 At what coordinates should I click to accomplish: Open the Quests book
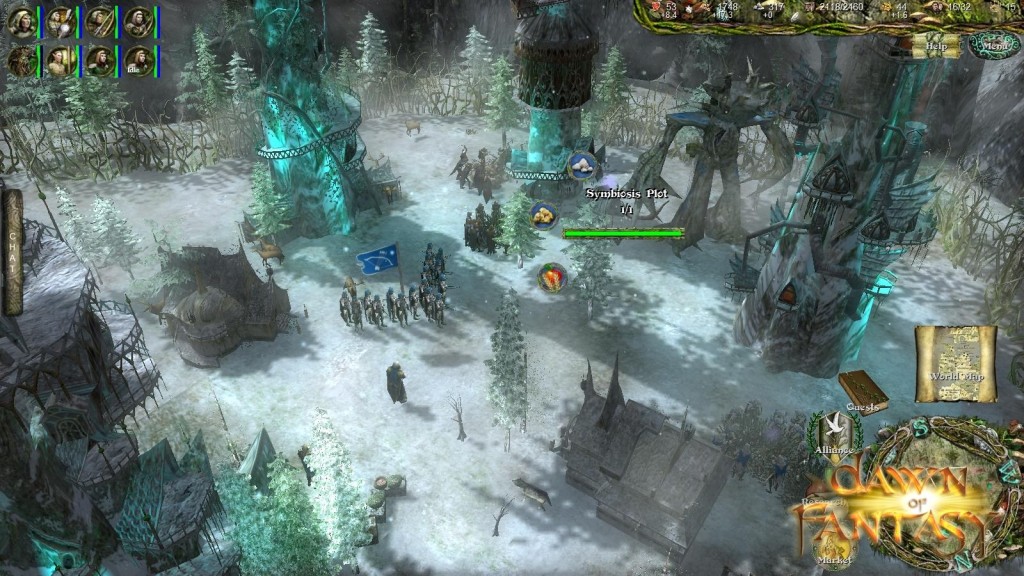(861, 391)
